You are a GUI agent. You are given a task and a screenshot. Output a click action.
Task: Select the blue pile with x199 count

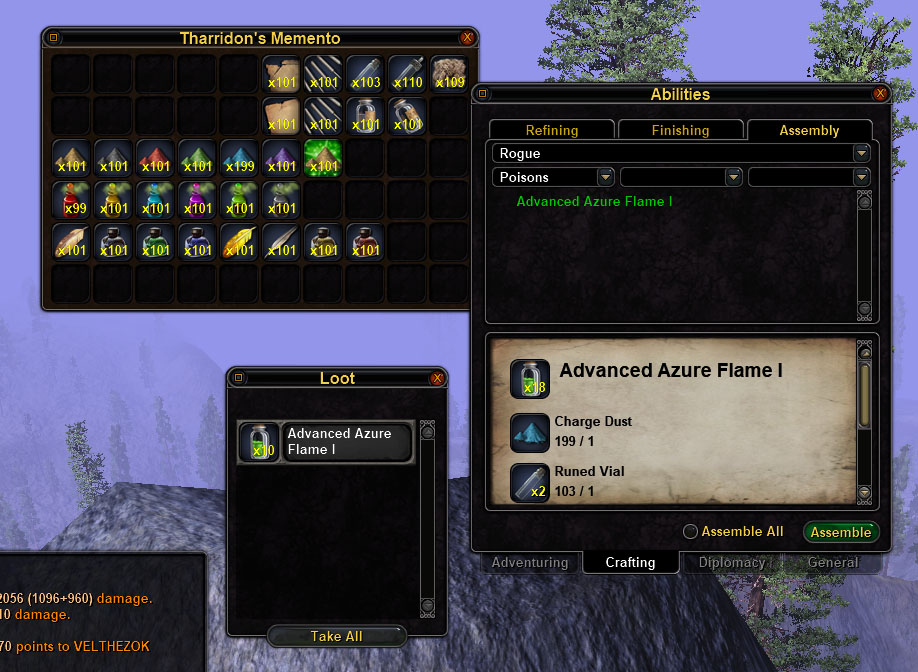click(x=238, y=158)
